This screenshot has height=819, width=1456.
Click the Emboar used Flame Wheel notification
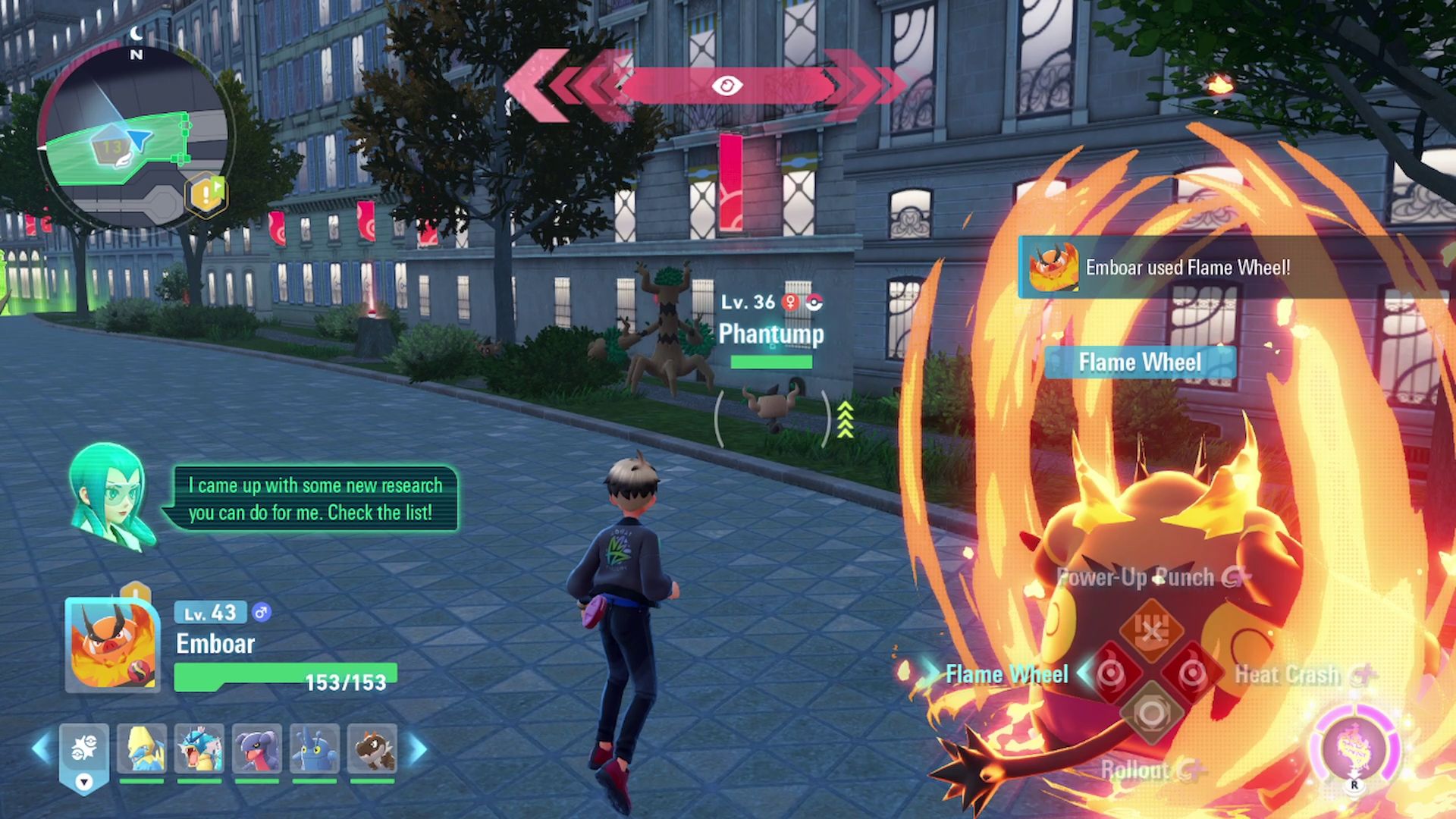(1187, 268)
